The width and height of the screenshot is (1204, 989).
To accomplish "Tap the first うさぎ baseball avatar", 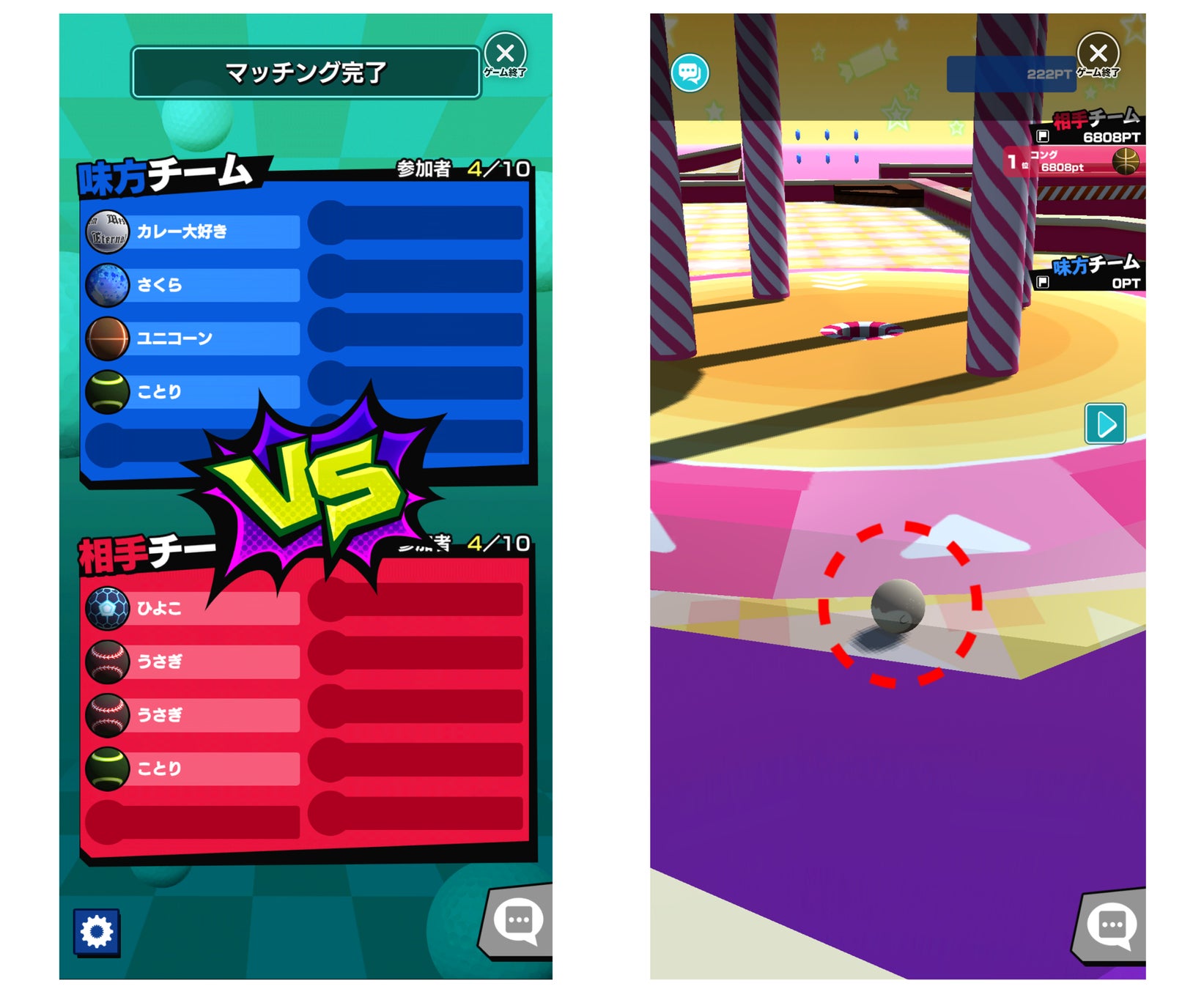I will 108,660.
